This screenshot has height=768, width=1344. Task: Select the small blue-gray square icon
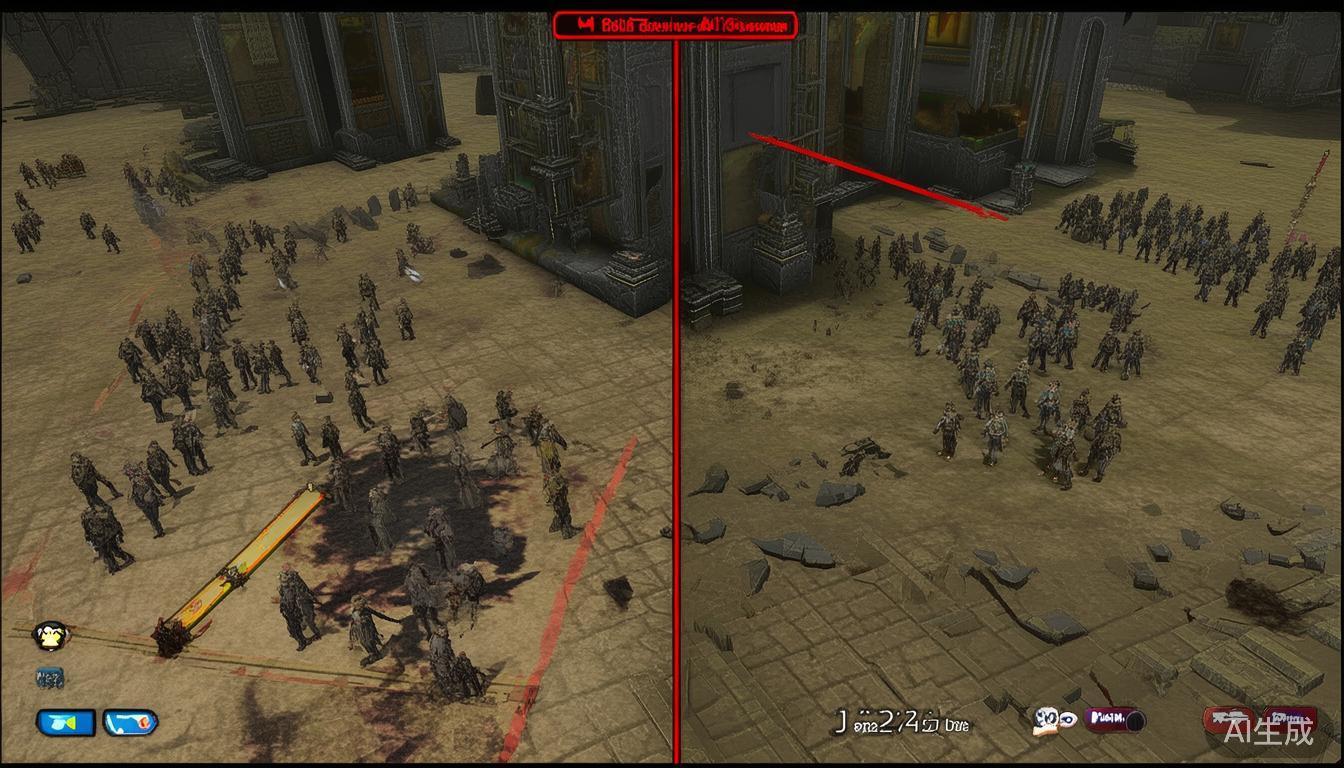(49, 678)
